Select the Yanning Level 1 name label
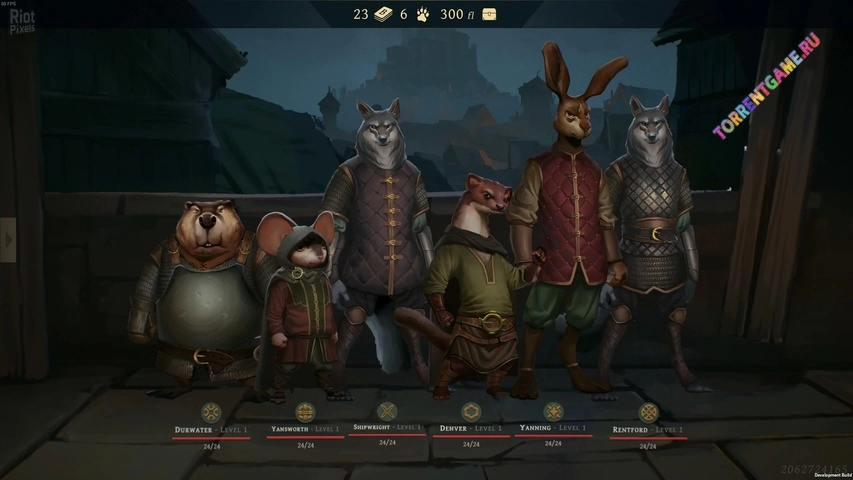Viewport: 853px width, 480px height. [x=553, y=427]
